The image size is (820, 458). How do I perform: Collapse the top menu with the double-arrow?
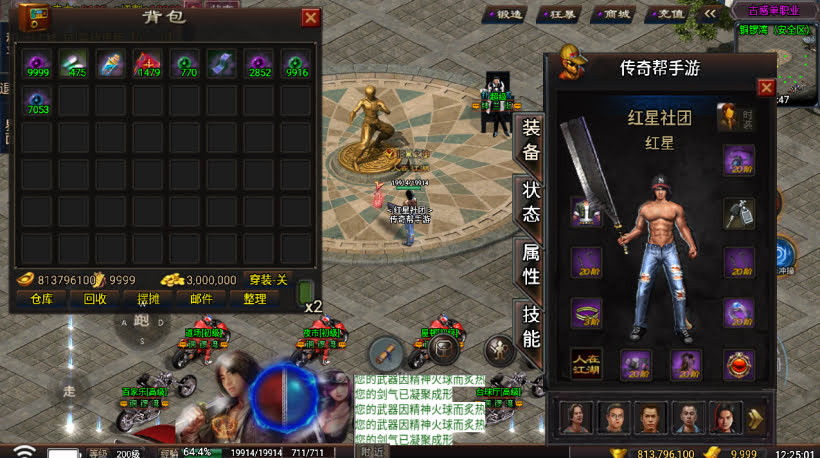tap(710, 14)
